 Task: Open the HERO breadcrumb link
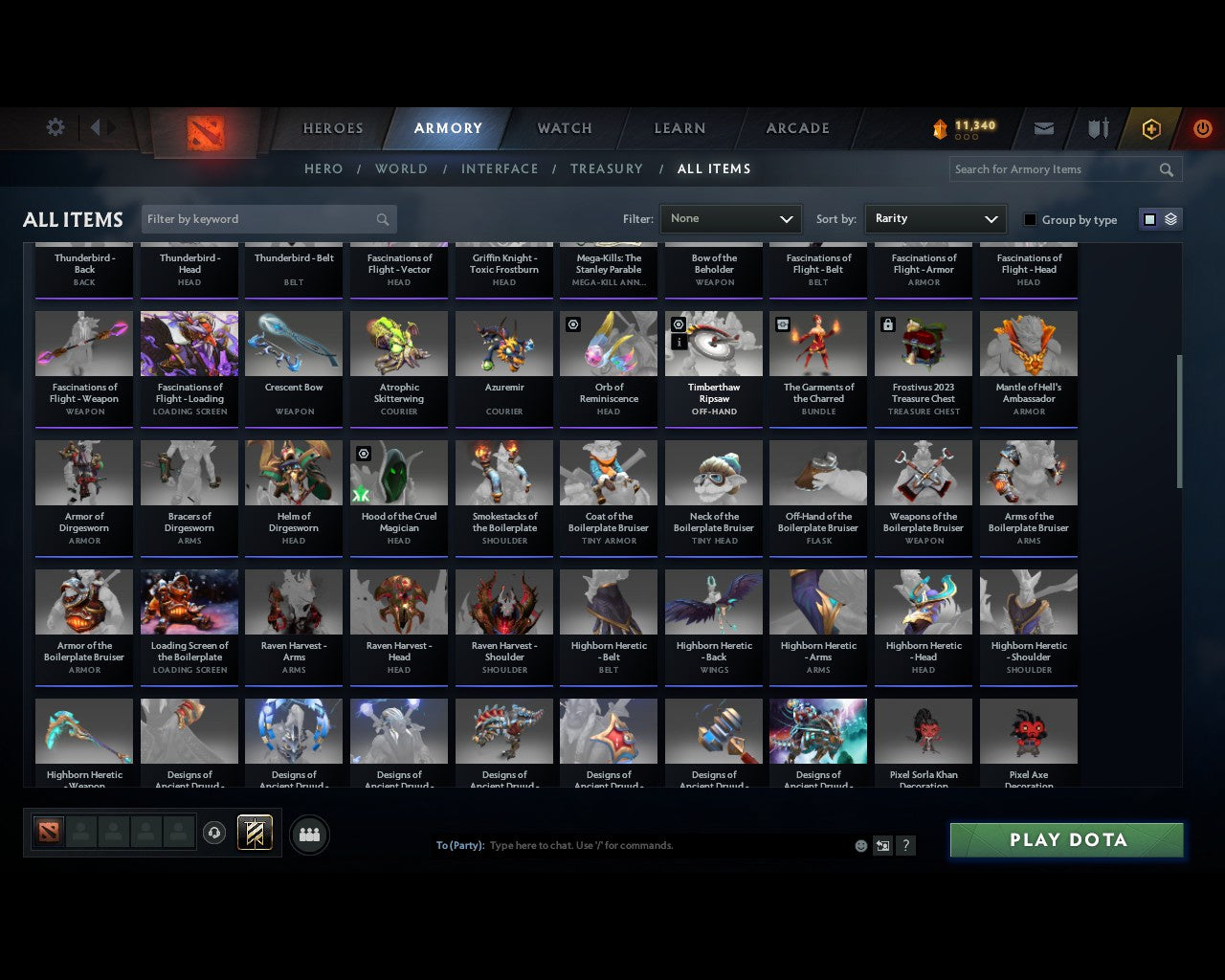tap(323, 168)
